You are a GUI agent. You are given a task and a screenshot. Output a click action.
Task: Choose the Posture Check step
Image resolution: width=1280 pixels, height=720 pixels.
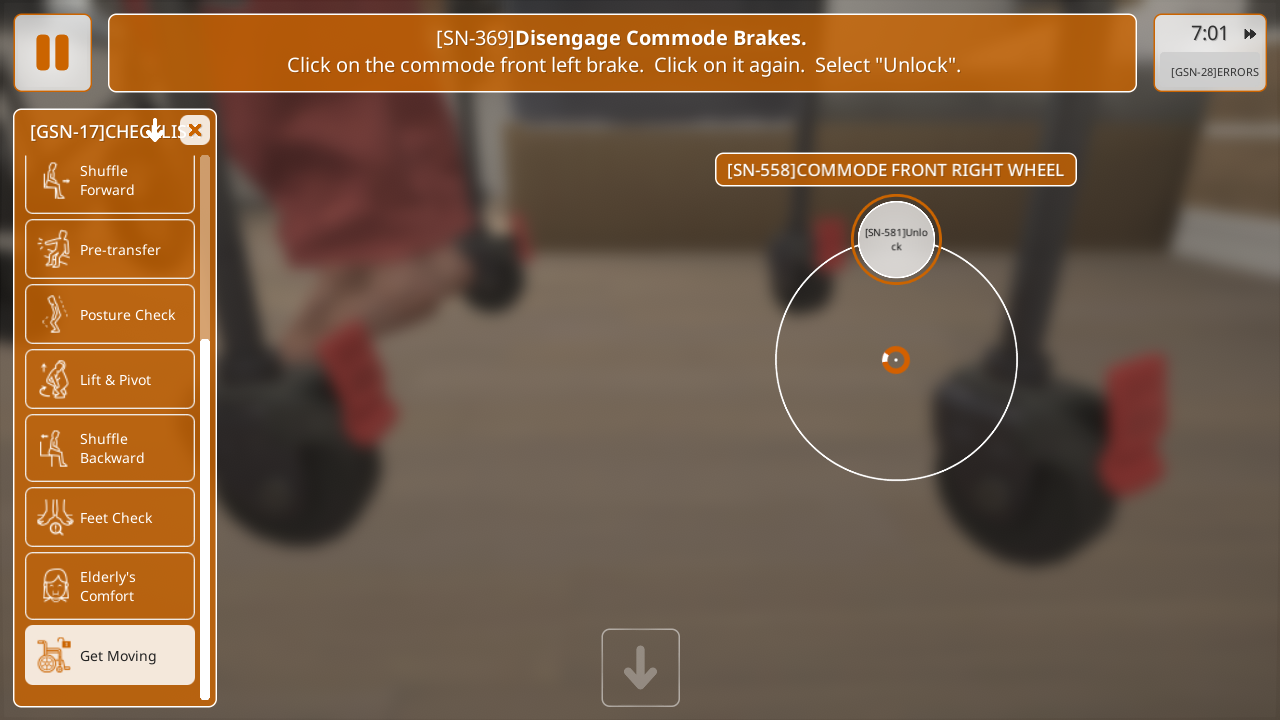(110, 314)
